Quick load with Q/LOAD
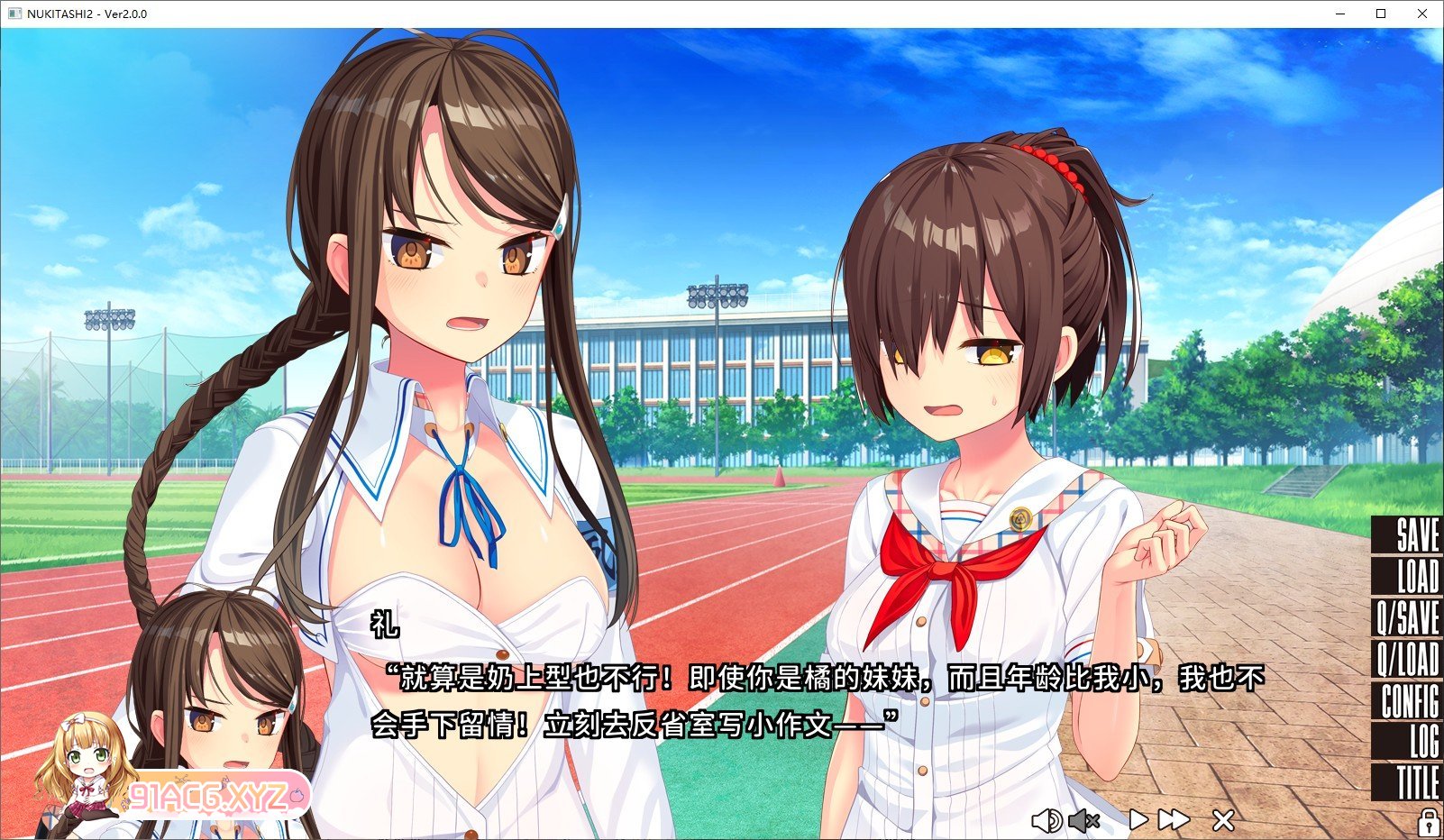 1408,660
